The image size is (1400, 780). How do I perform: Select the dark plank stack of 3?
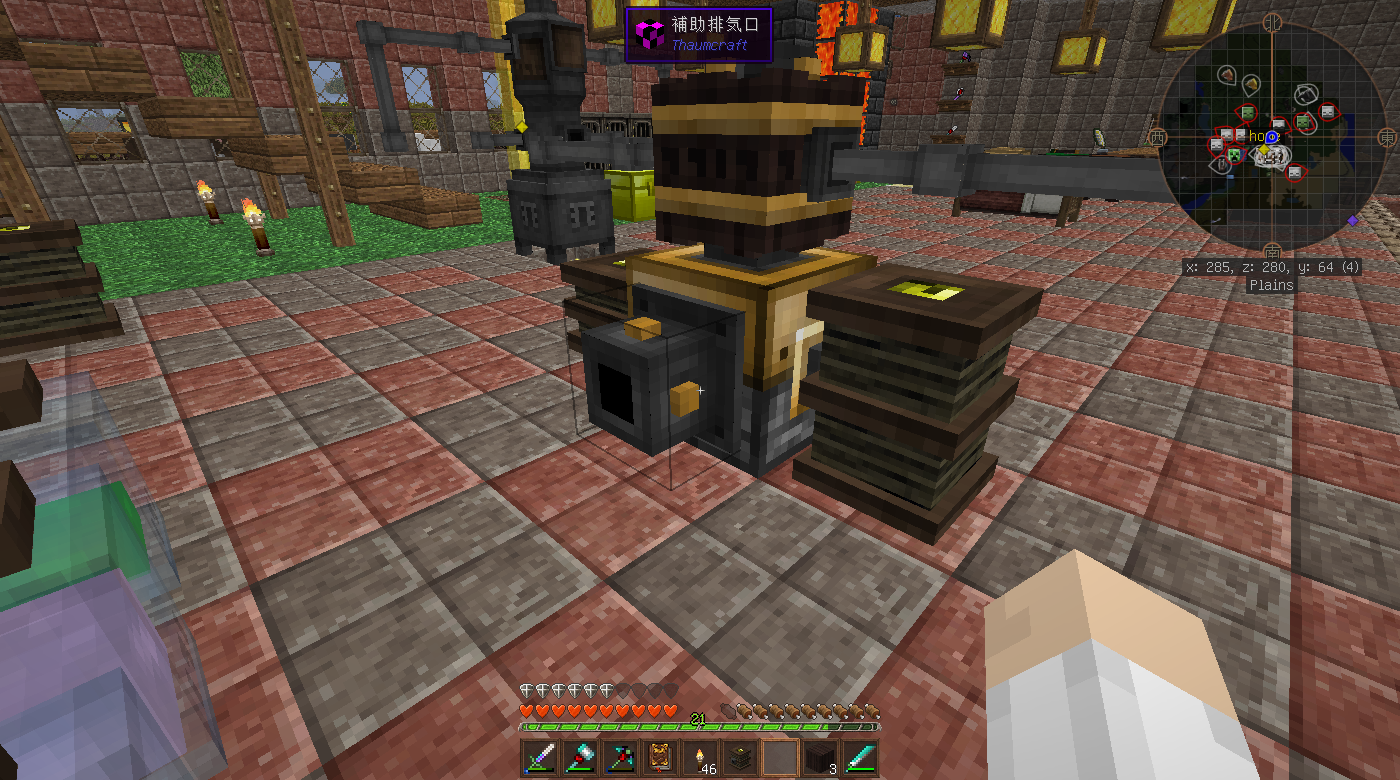point(819,758)
